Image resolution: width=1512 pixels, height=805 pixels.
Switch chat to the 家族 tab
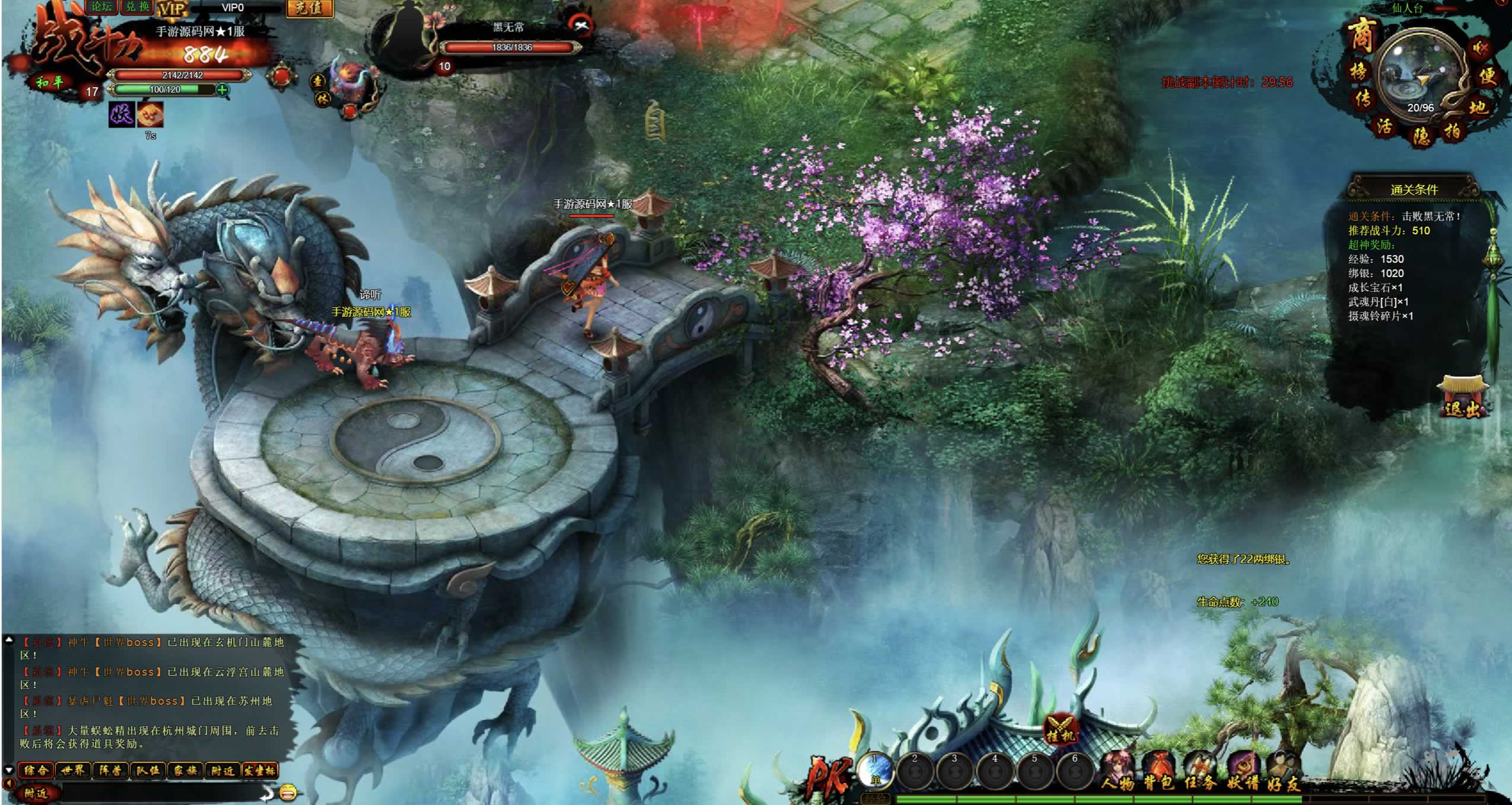[x=184, y=771]
